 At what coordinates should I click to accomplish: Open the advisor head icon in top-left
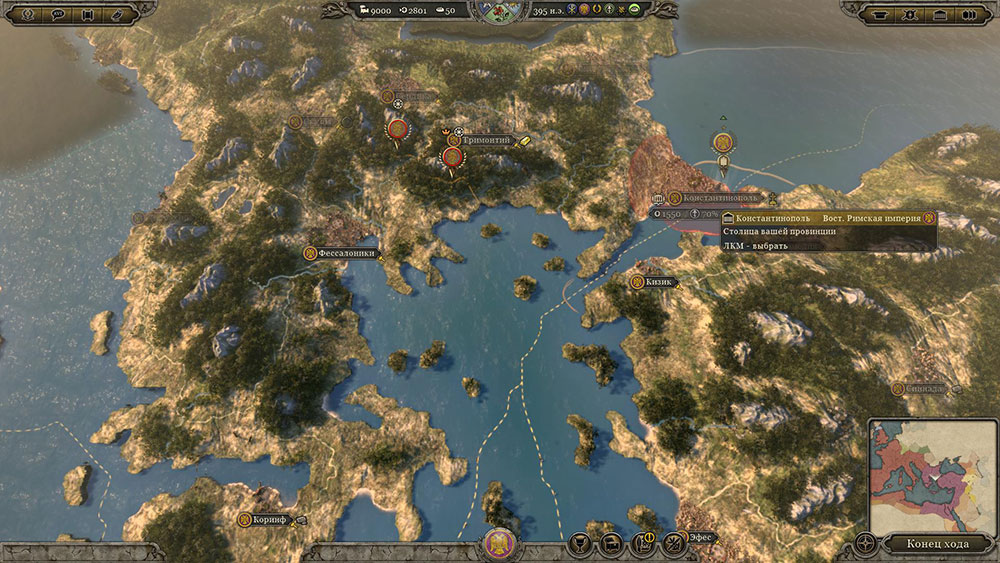pos(28,14)
